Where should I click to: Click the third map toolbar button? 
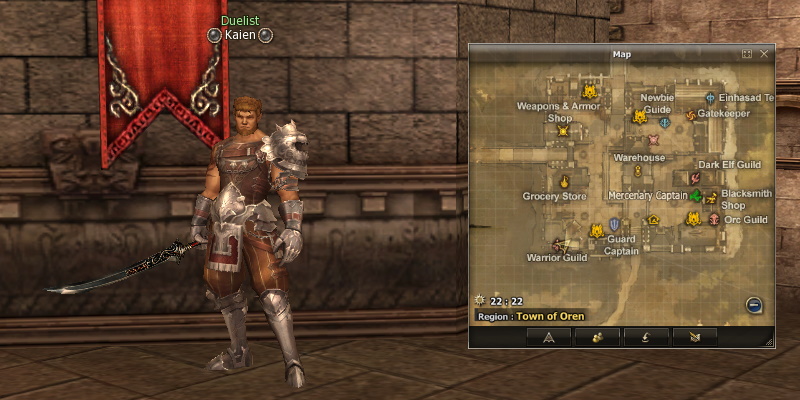(x=646, y=337)
